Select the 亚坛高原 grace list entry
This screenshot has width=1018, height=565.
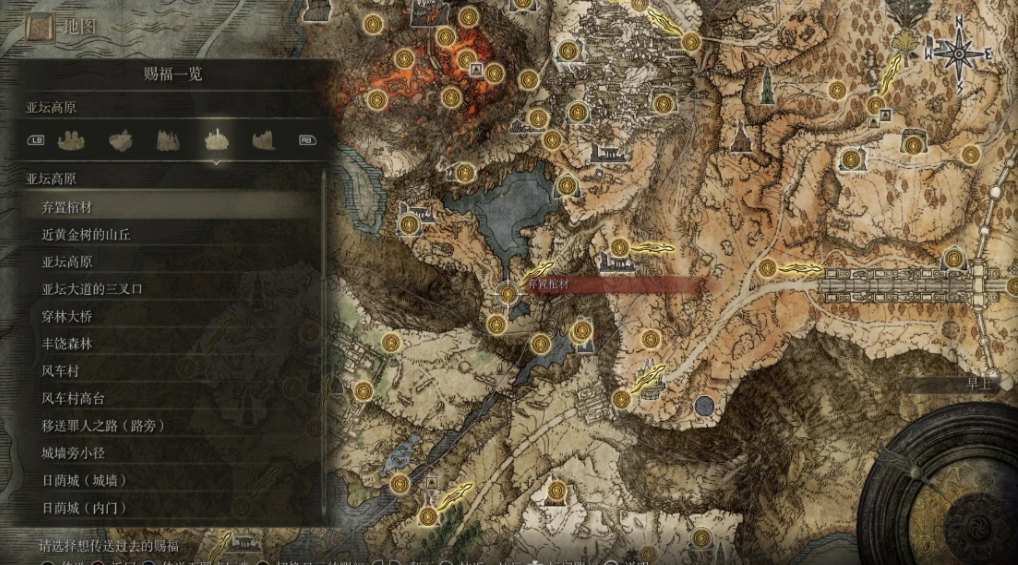click(170, 262)
